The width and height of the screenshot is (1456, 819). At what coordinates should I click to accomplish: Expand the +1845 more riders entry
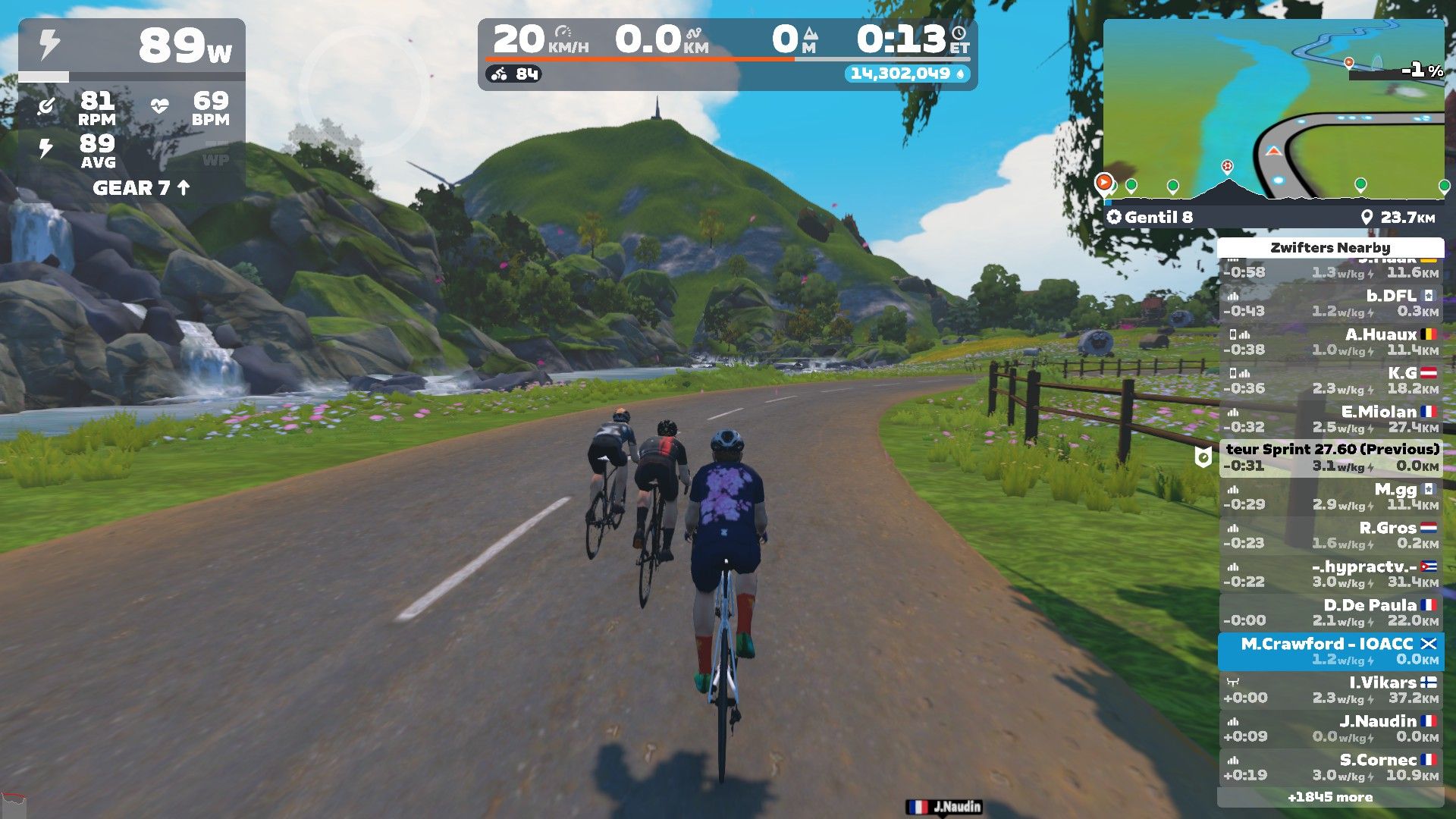[1330, 797]
